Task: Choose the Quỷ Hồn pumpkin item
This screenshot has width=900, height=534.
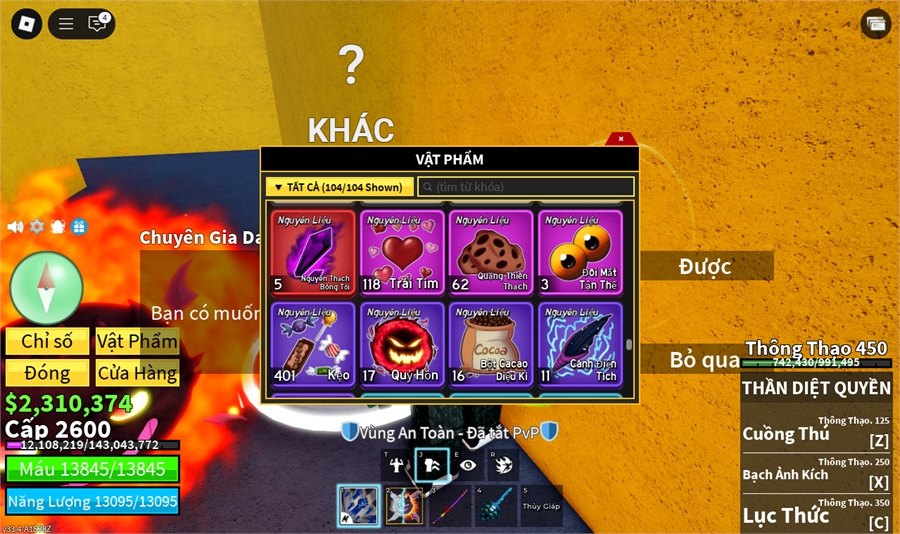Action: 402,344
